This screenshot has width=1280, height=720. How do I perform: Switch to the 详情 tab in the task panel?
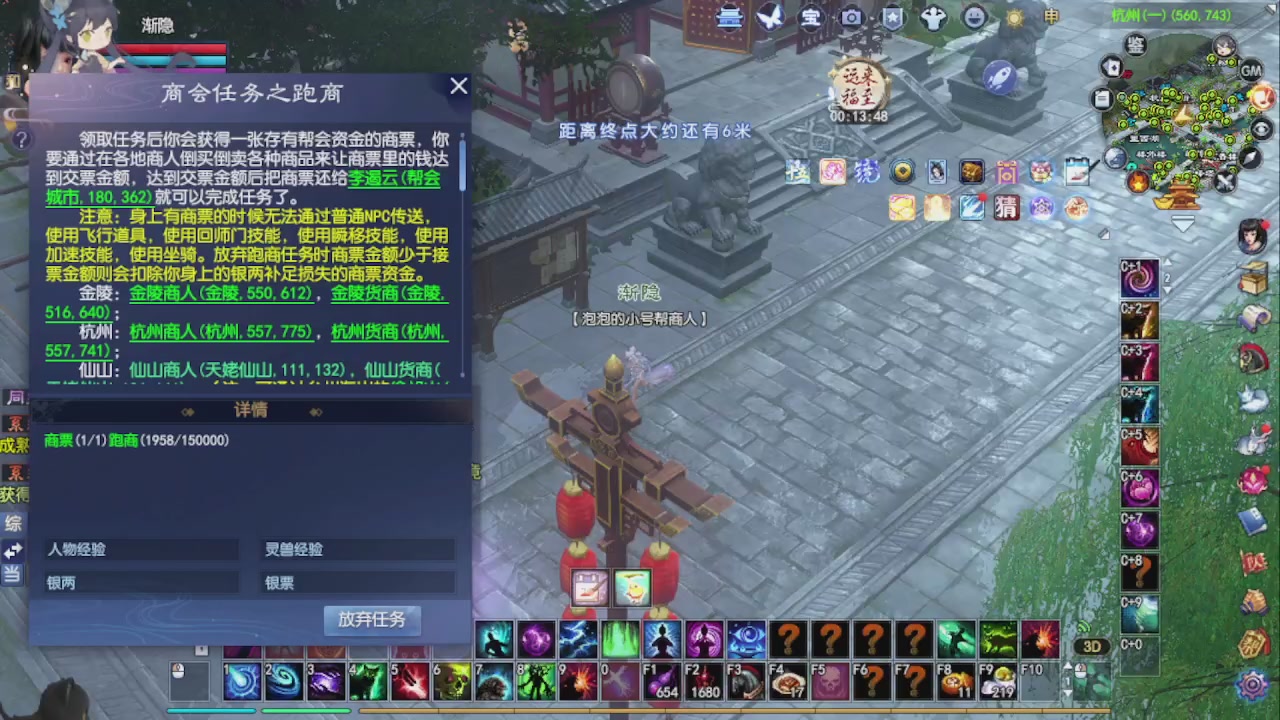click(x=250, y=410)
